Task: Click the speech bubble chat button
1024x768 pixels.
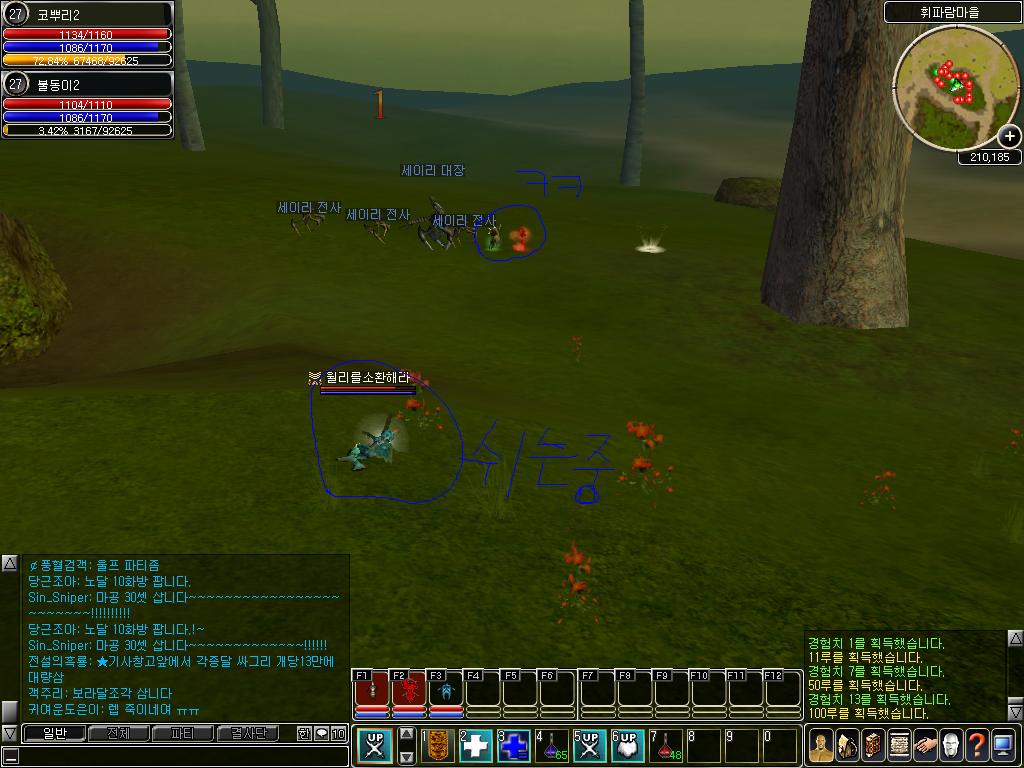Action: [x=322, y=733]
